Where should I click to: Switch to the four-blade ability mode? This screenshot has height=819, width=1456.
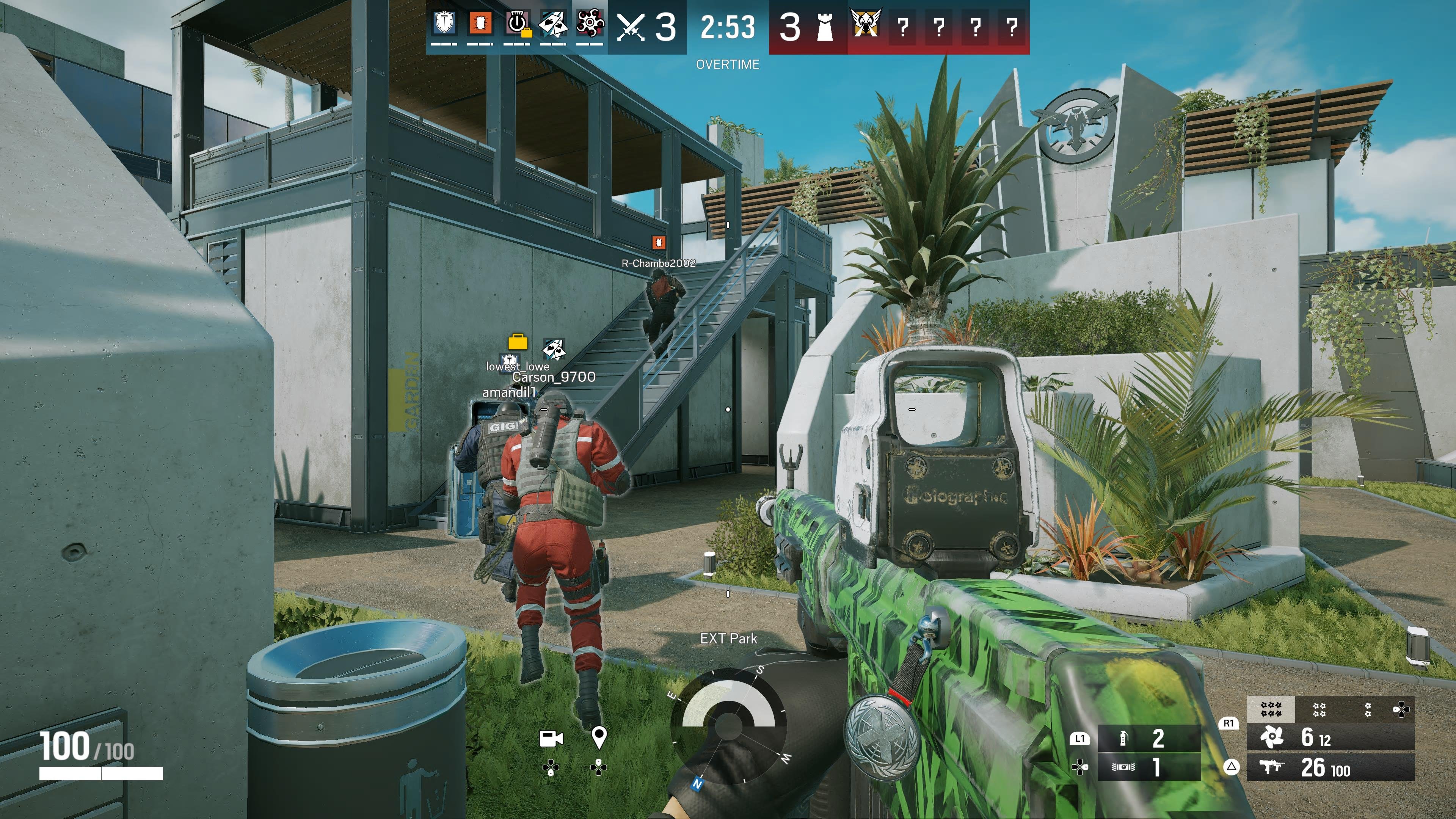1319,709
